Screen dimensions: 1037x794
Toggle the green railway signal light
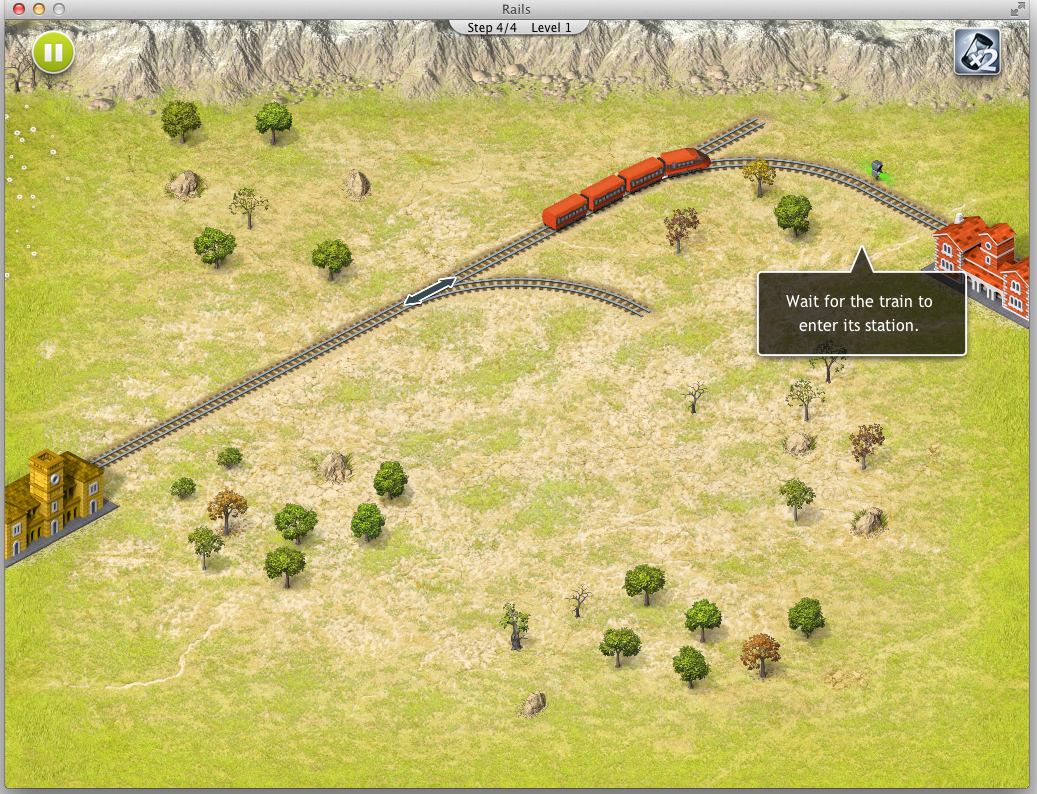tap(877, 169)
